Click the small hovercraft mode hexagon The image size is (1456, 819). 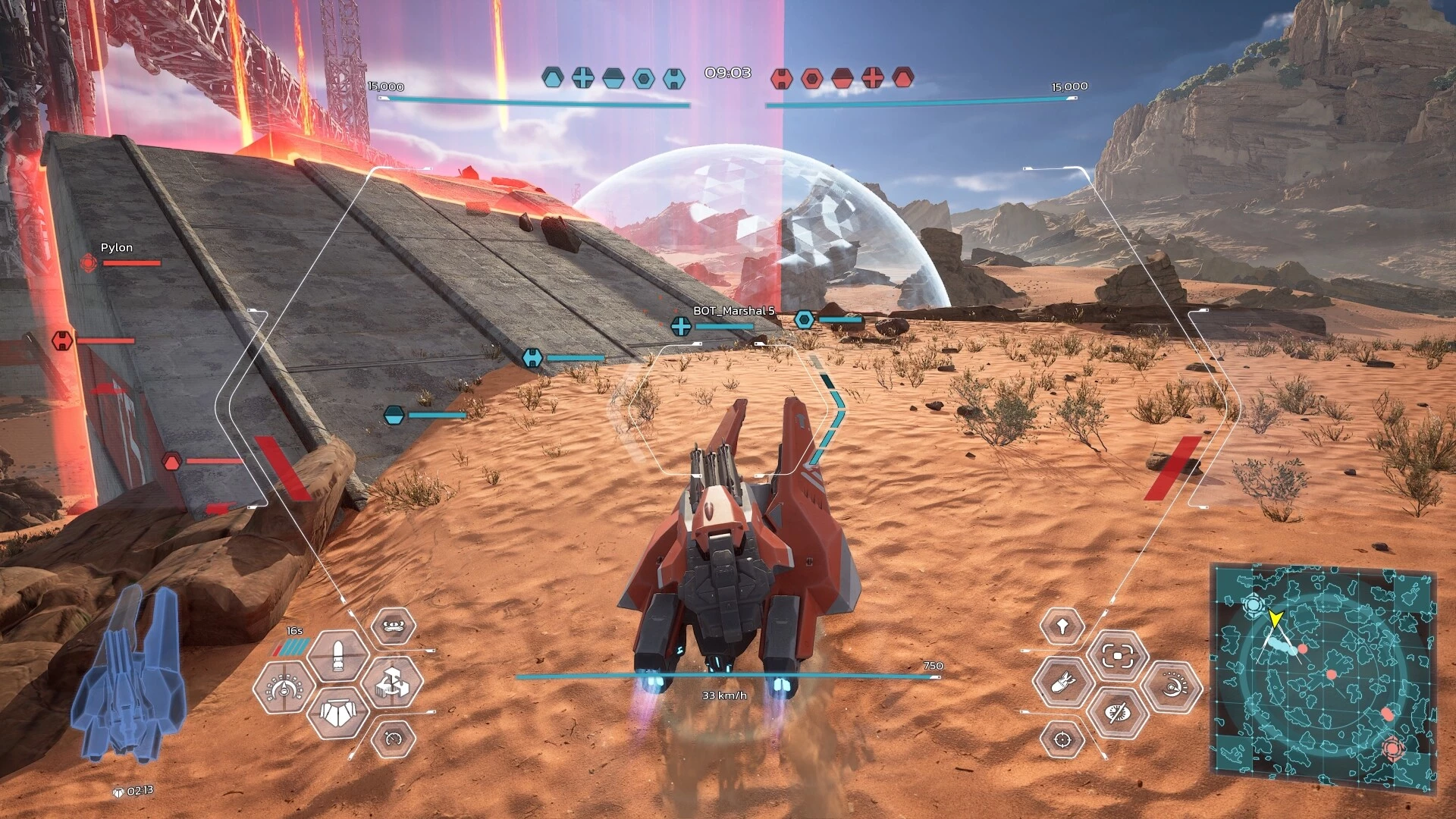393,627
